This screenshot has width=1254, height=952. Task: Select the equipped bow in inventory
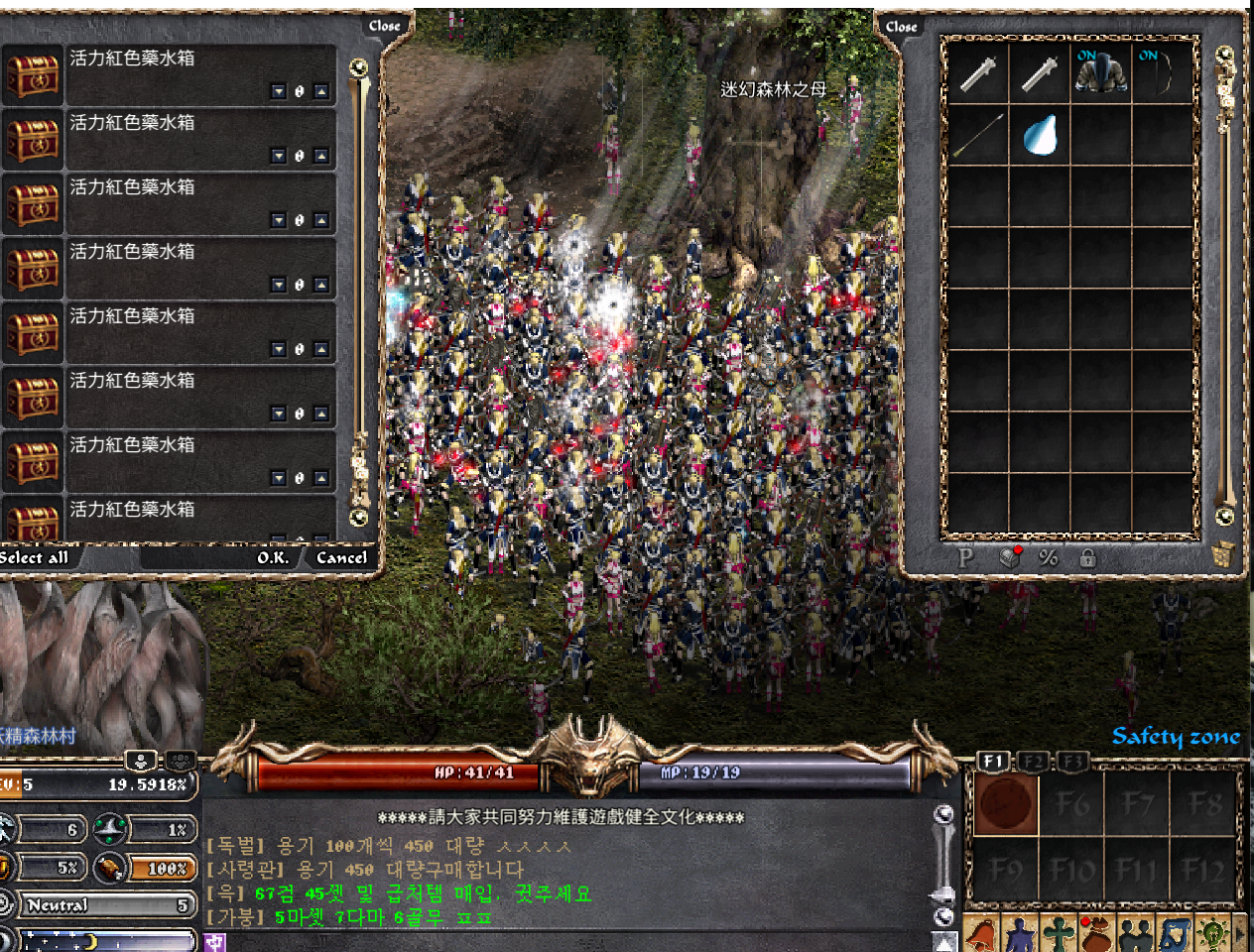coord(1162,72)
